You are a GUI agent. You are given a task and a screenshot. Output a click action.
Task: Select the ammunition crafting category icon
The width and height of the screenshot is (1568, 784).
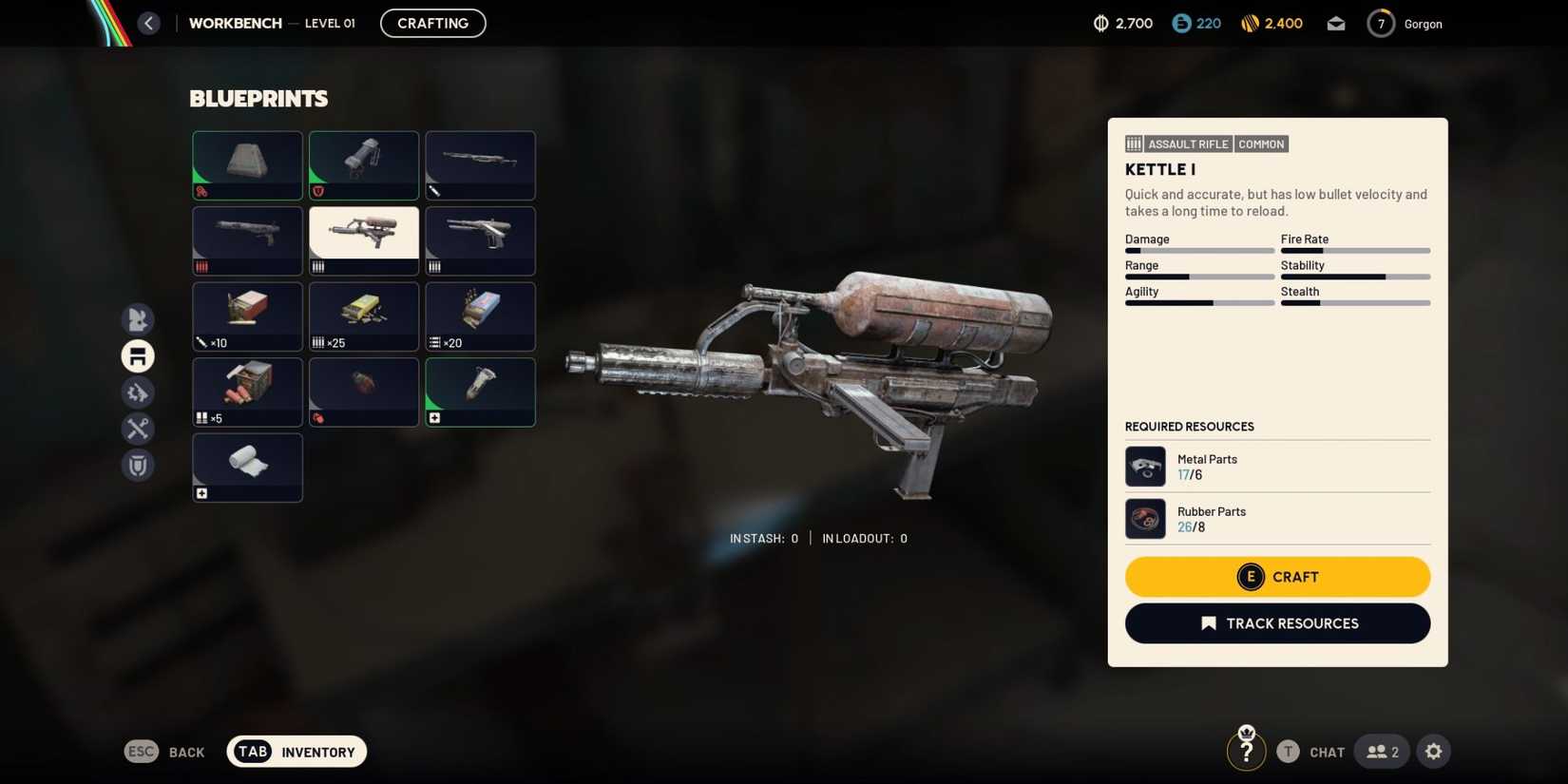point(137,392)
